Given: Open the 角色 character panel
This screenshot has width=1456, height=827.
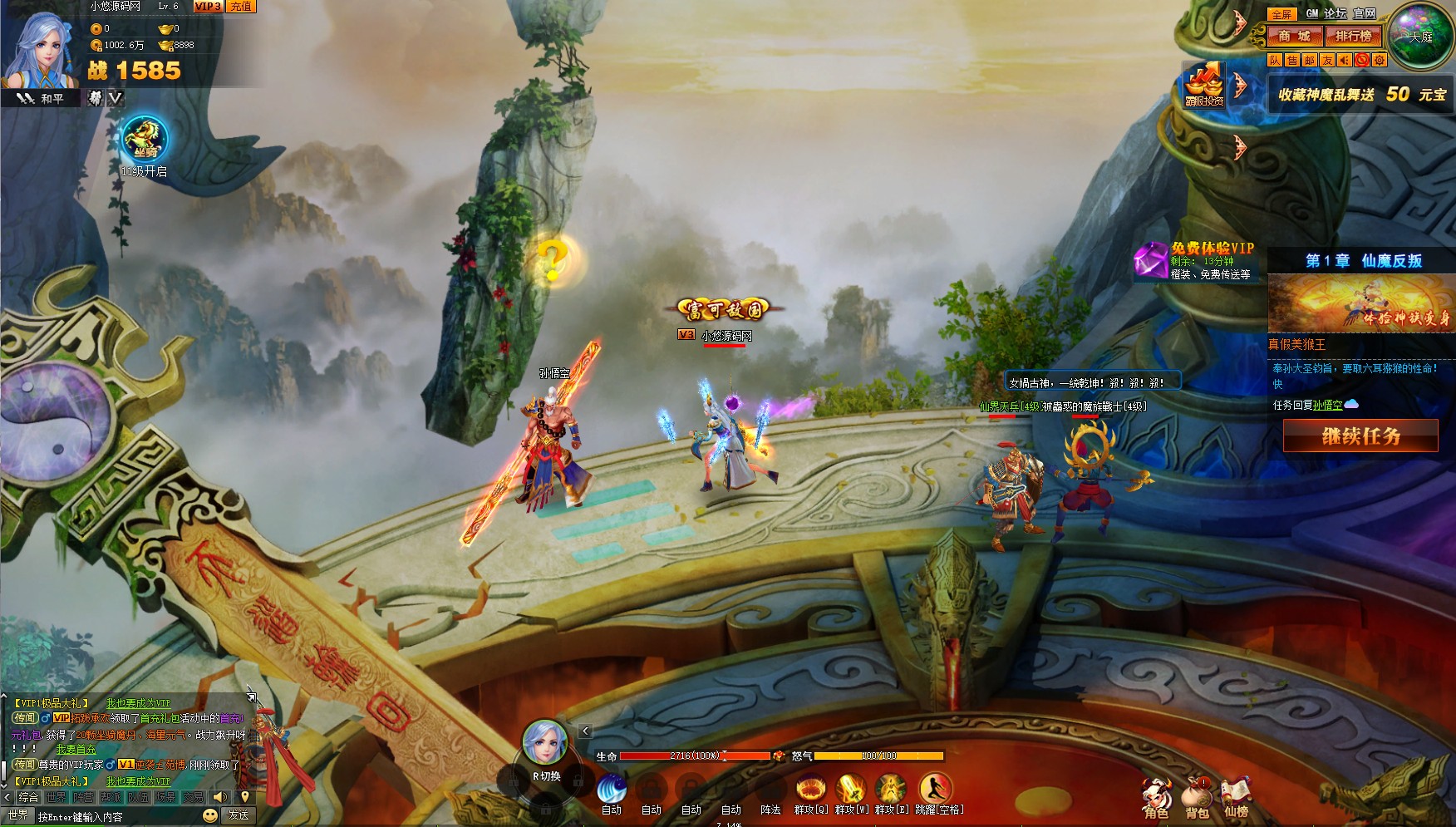Looking at the screenshot, I should point(1156,797).
